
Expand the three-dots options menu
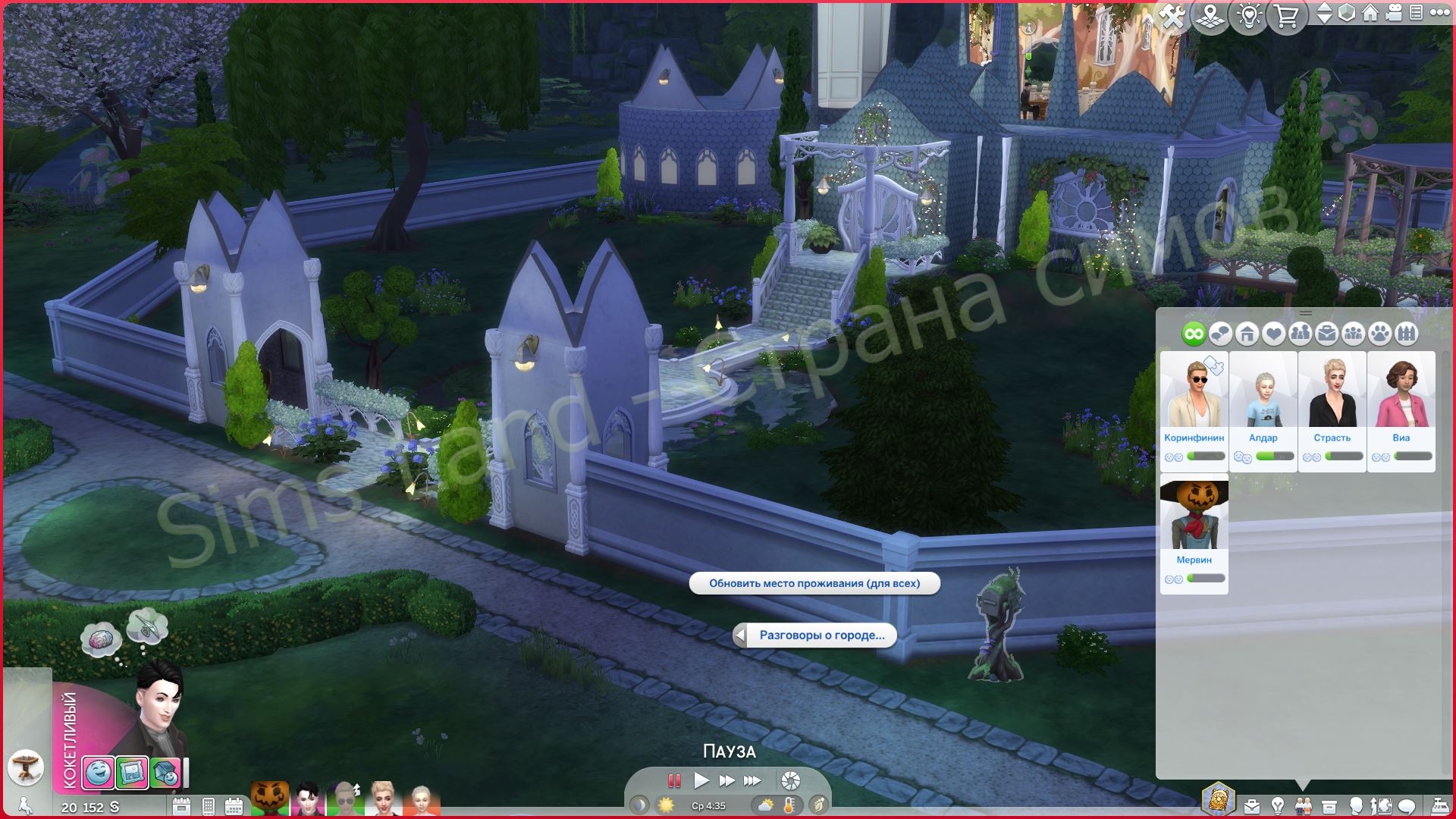1439,13
